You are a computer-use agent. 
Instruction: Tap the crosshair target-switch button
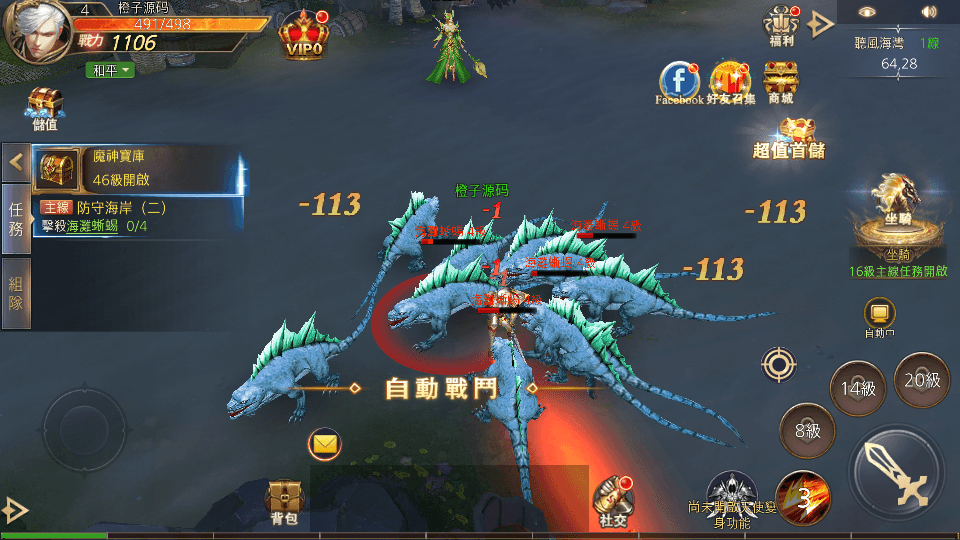click(779, 364)
